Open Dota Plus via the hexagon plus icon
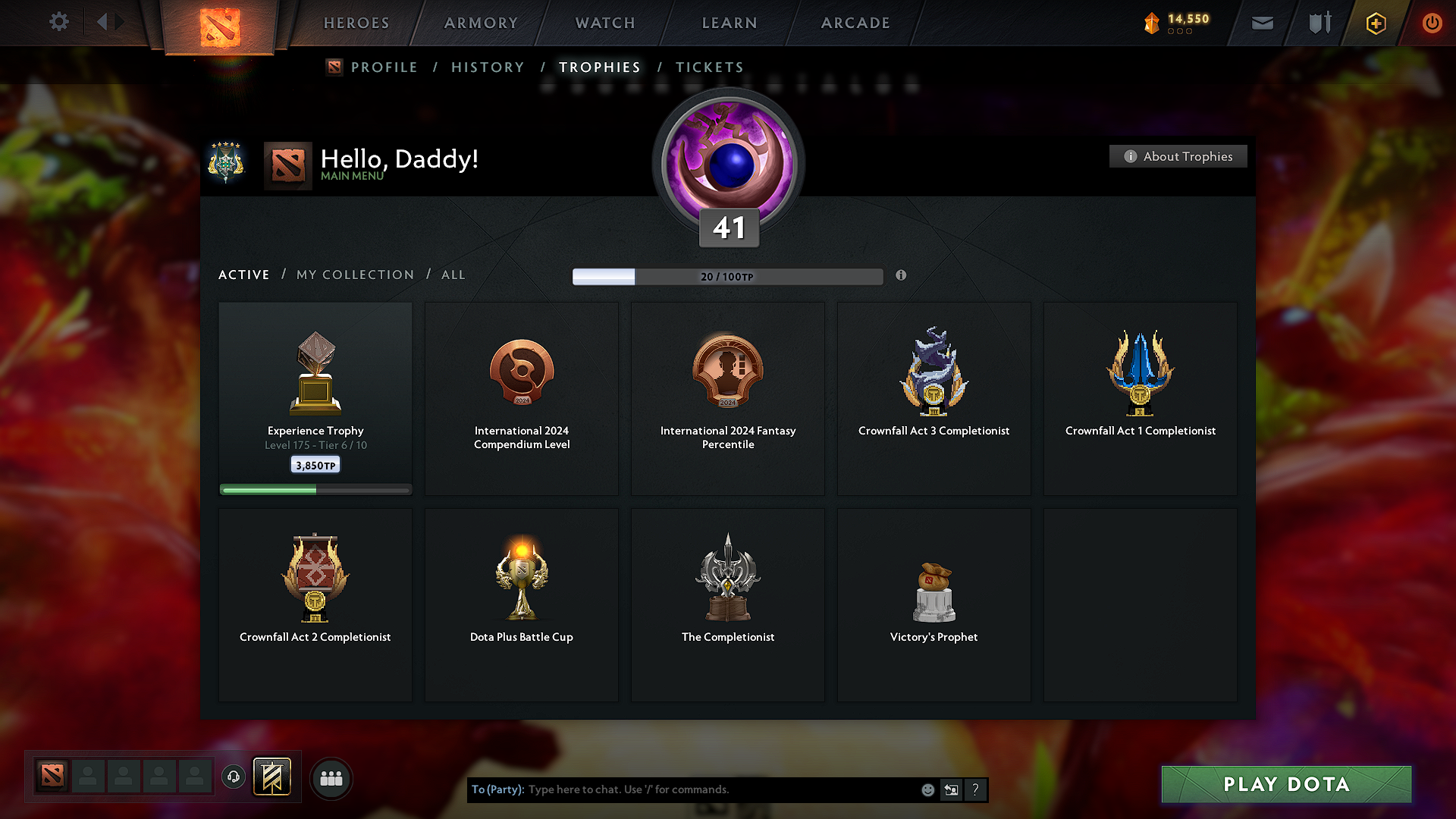Viewport: 1456px width, 819px height. pyautogui.click(x=1374, y=23)
